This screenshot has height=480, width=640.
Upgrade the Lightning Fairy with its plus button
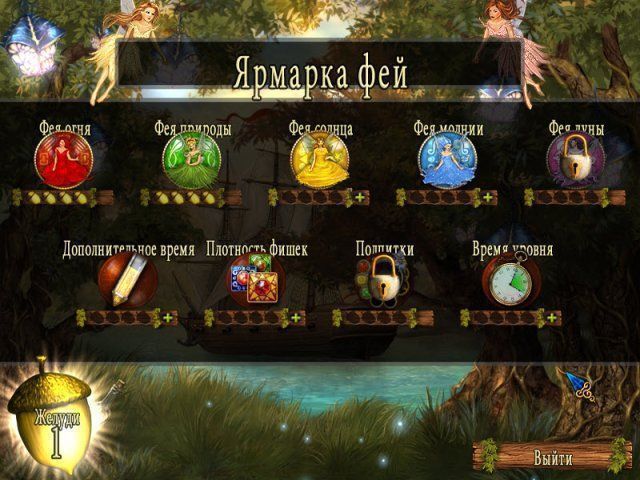pos(488,197)
